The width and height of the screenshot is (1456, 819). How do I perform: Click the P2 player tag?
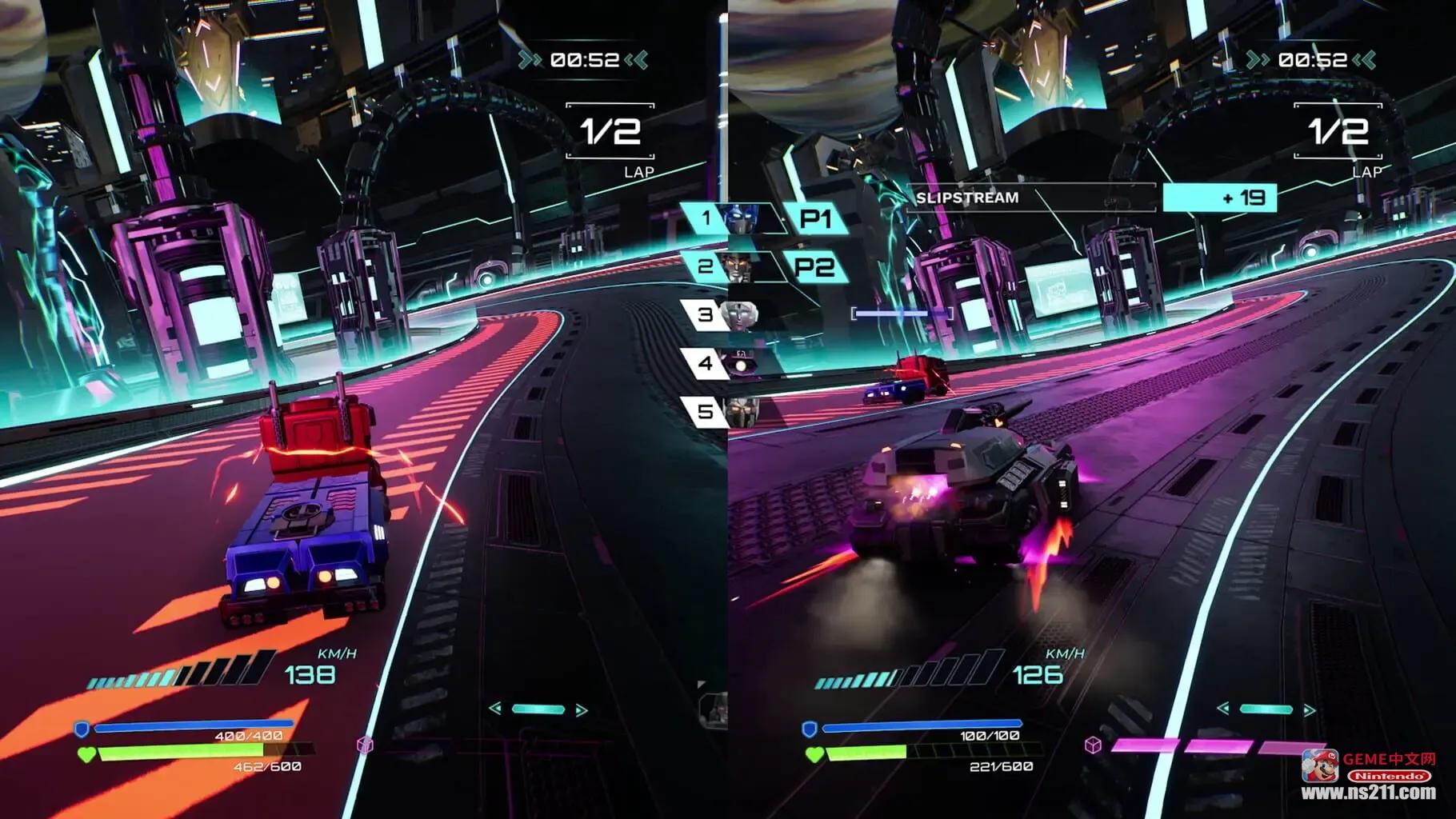coord(815,266)
